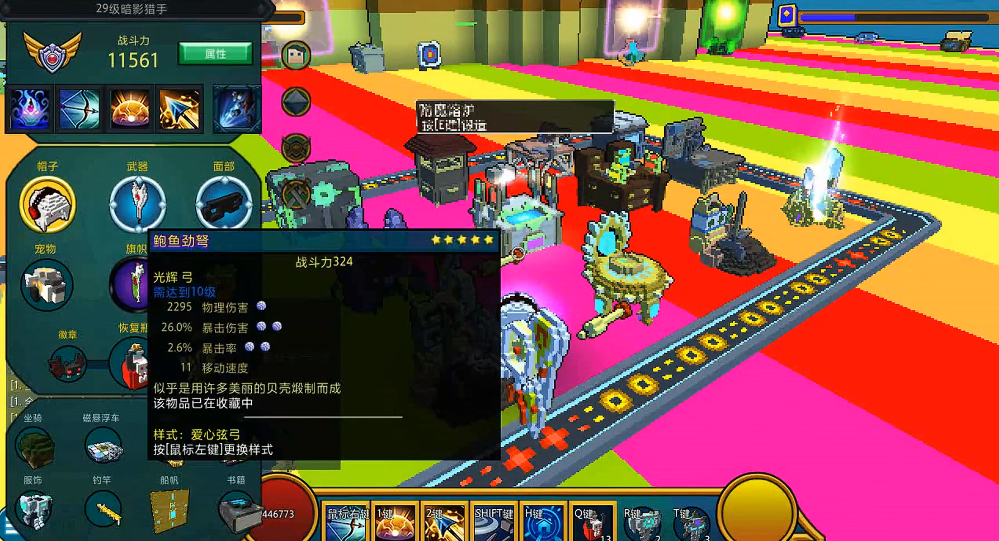Open the 书籍 book slot

click(236, 511)
